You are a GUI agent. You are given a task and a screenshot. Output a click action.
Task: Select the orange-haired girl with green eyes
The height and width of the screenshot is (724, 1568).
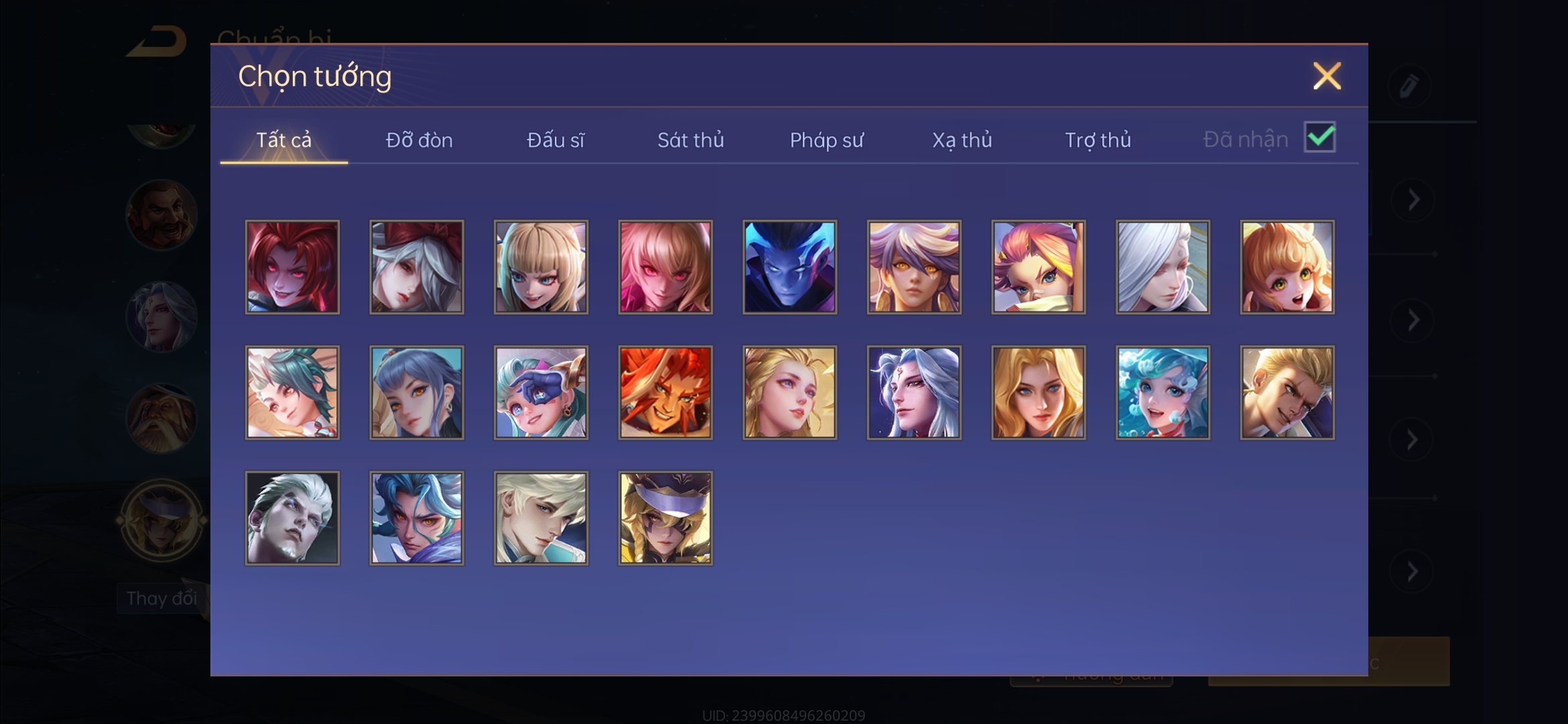tap(1287, 267)
